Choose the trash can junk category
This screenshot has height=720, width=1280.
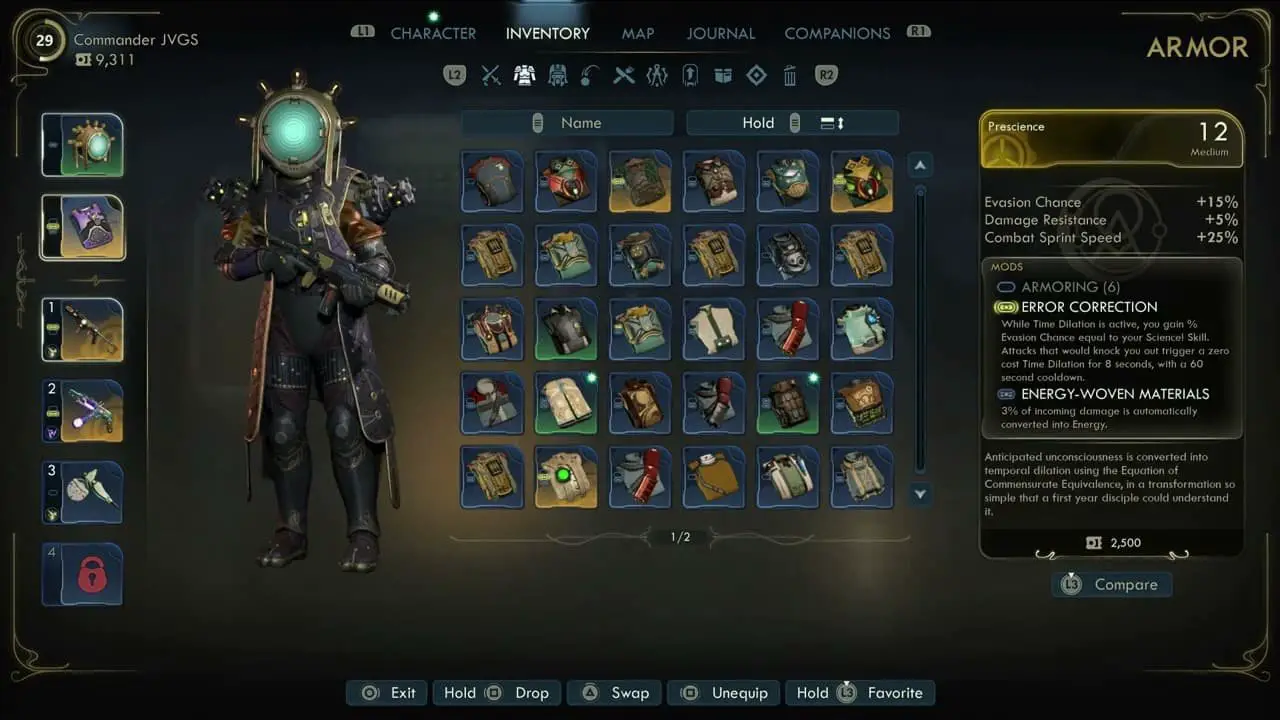point(790,75)
